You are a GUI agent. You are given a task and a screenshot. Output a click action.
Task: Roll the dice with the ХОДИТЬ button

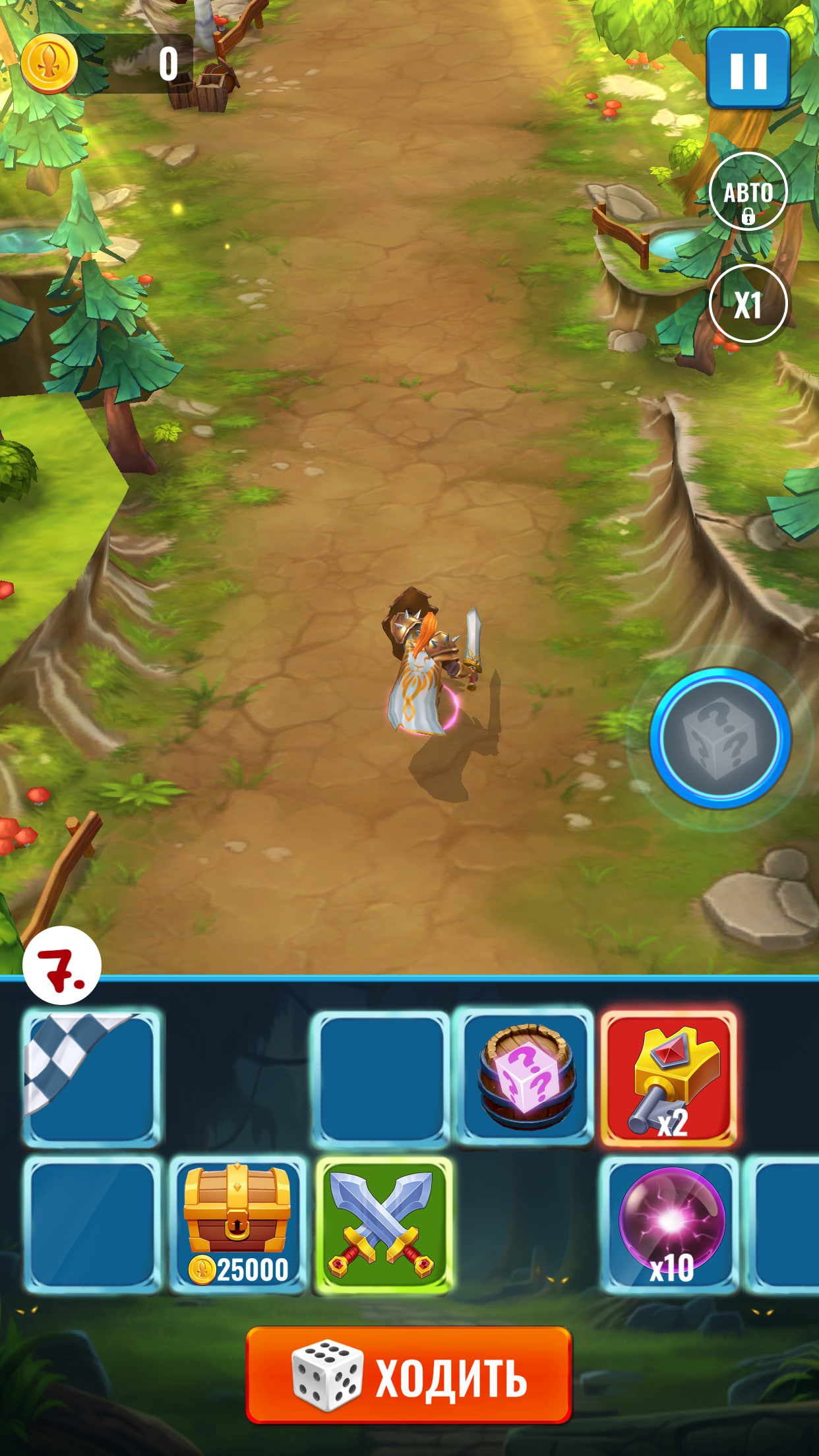tap(409, 1374)
